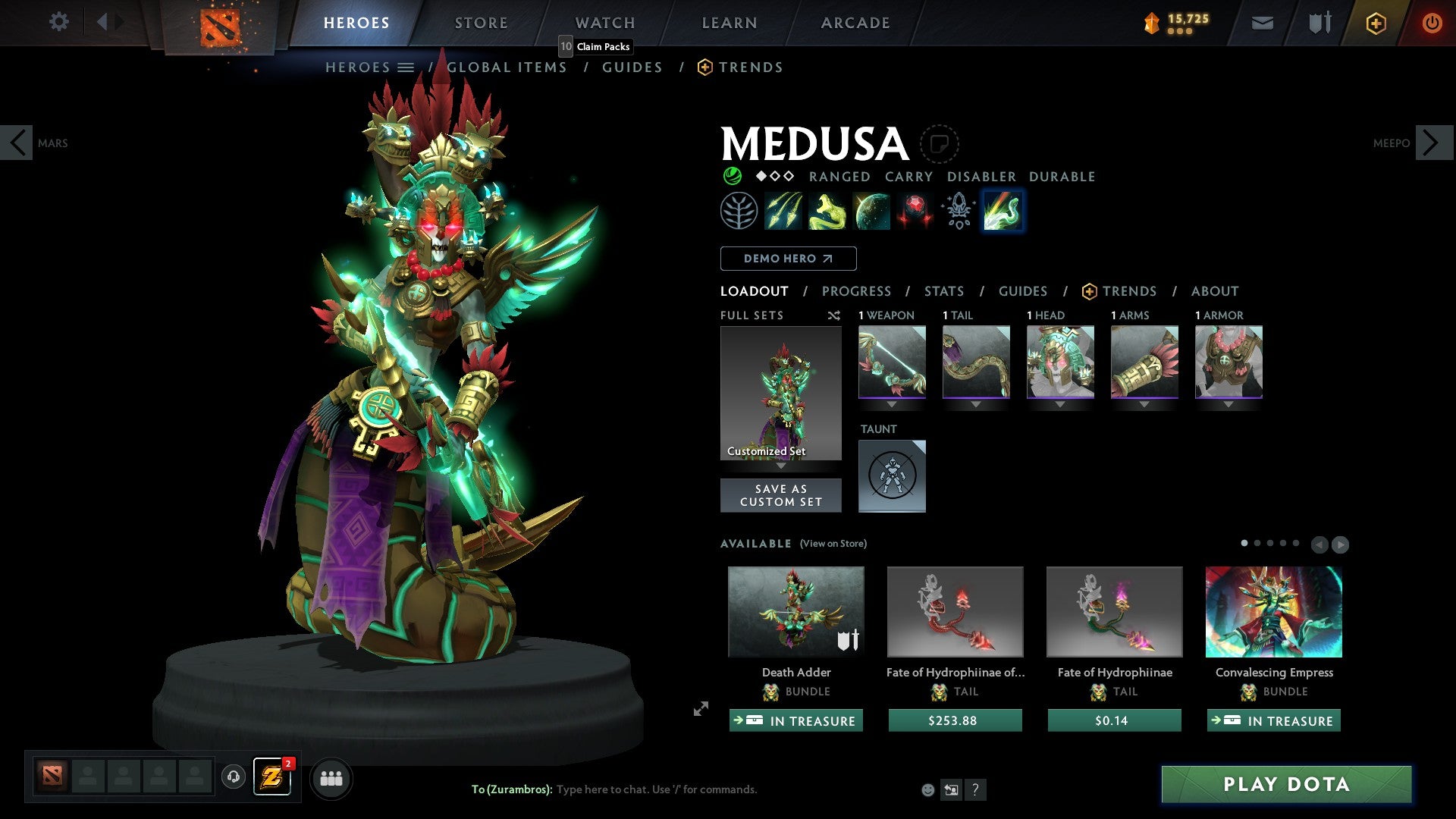
Task: Open the Arcade tab
Action: tap(855, 23)
